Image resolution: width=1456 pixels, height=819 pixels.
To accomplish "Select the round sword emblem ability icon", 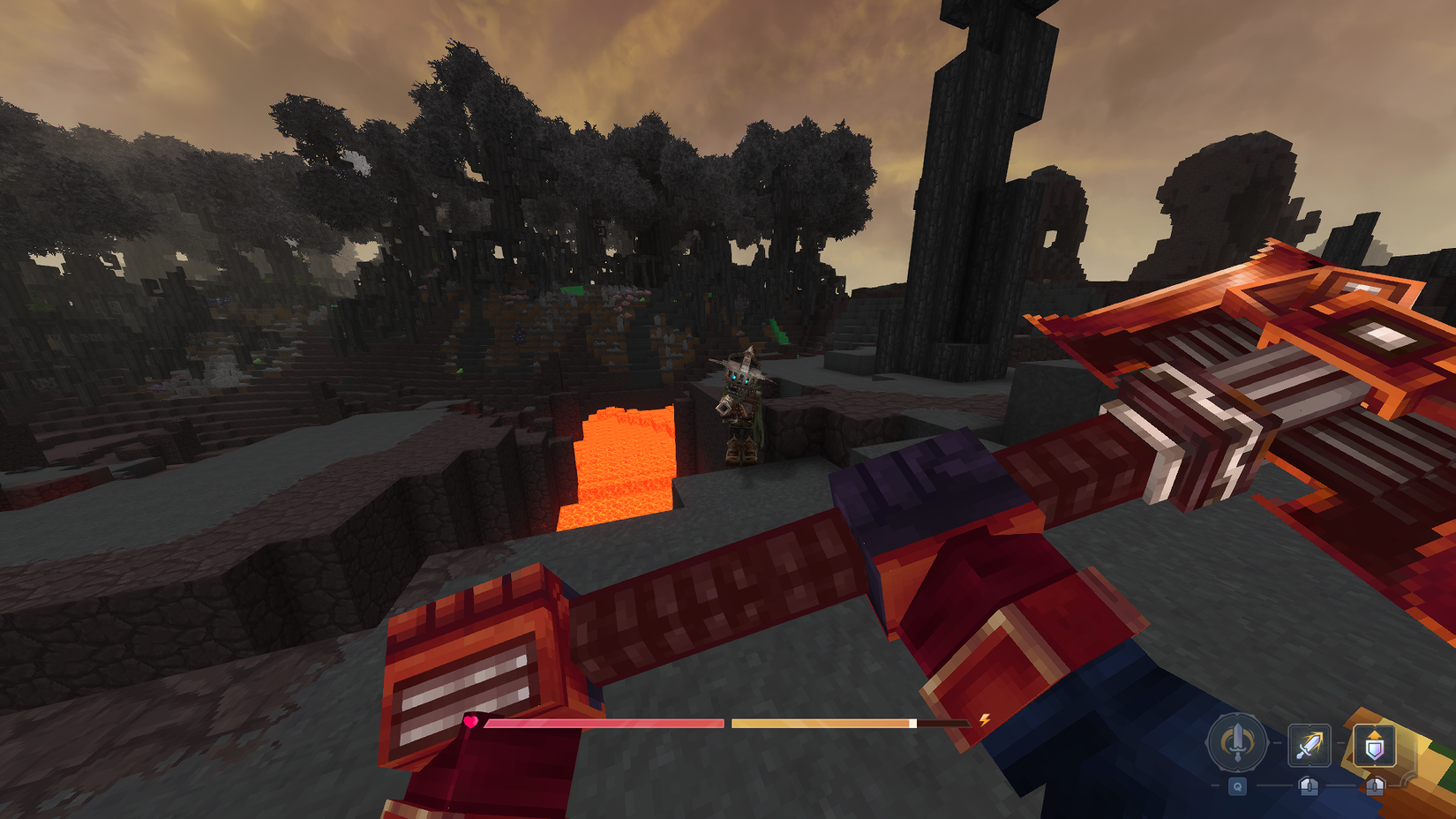I will click(1237, 744).
